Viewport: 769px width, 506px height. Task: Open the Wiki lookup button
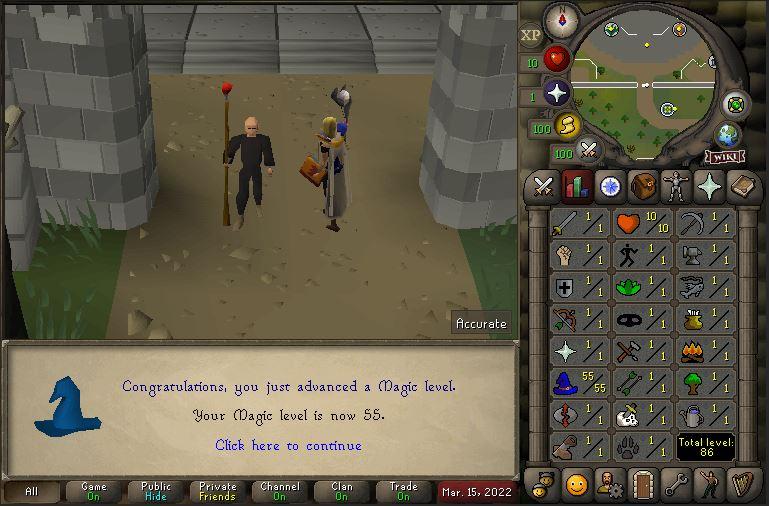point(722,157)
